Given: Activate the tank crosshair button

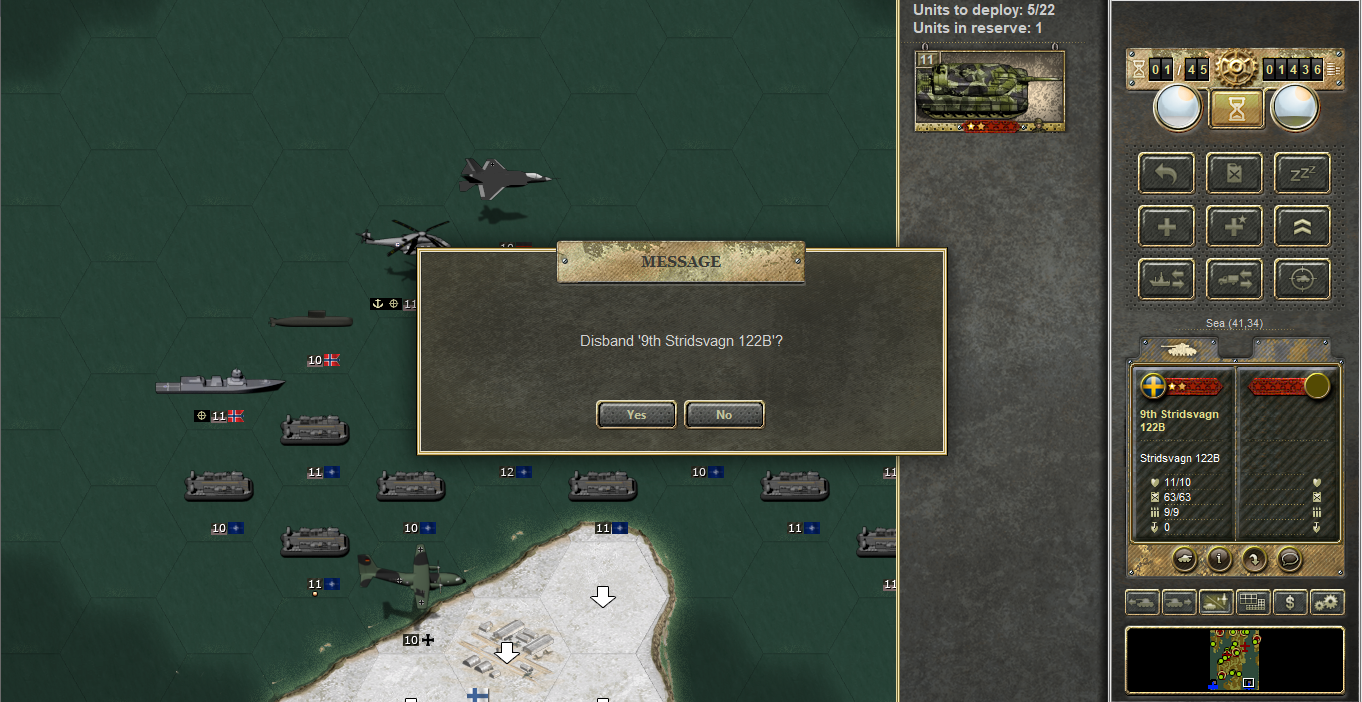Looking at the screenshot, I should [x=1302, y=279].
